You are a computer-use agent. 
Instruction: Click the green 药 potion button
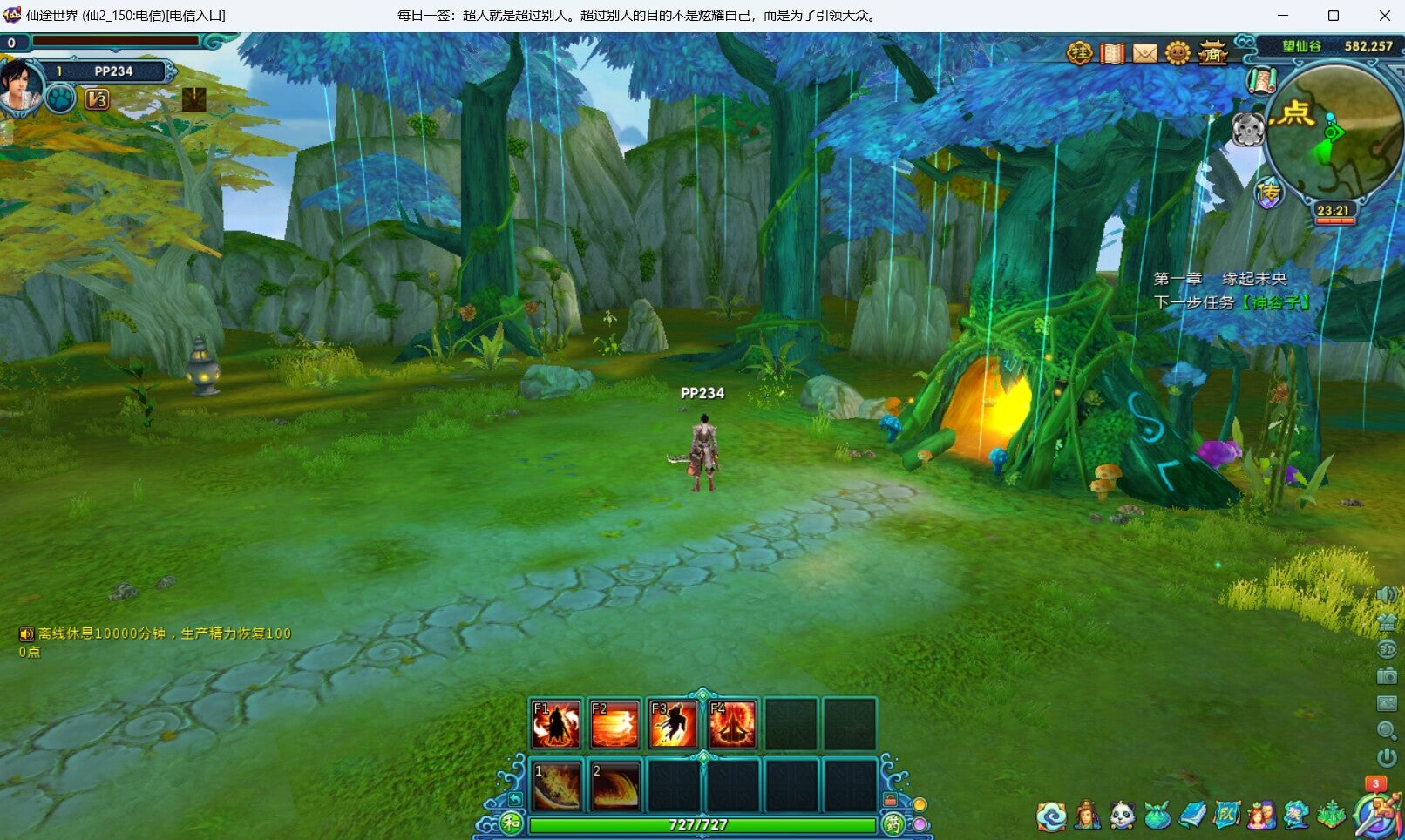click(893, 823)
